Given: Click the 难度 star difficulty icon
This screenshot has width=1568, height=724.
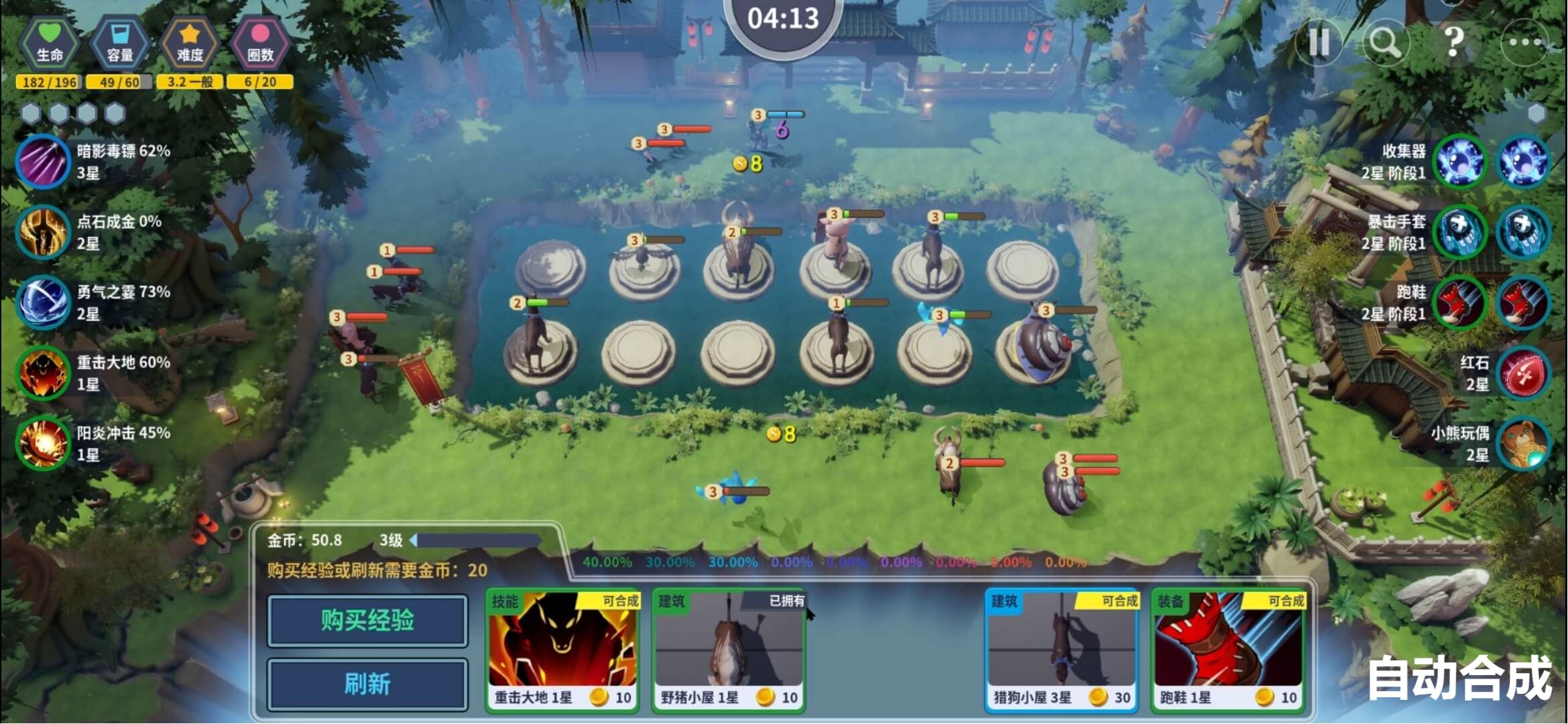Looking at the screenshot, I should (x=190, y=42).
